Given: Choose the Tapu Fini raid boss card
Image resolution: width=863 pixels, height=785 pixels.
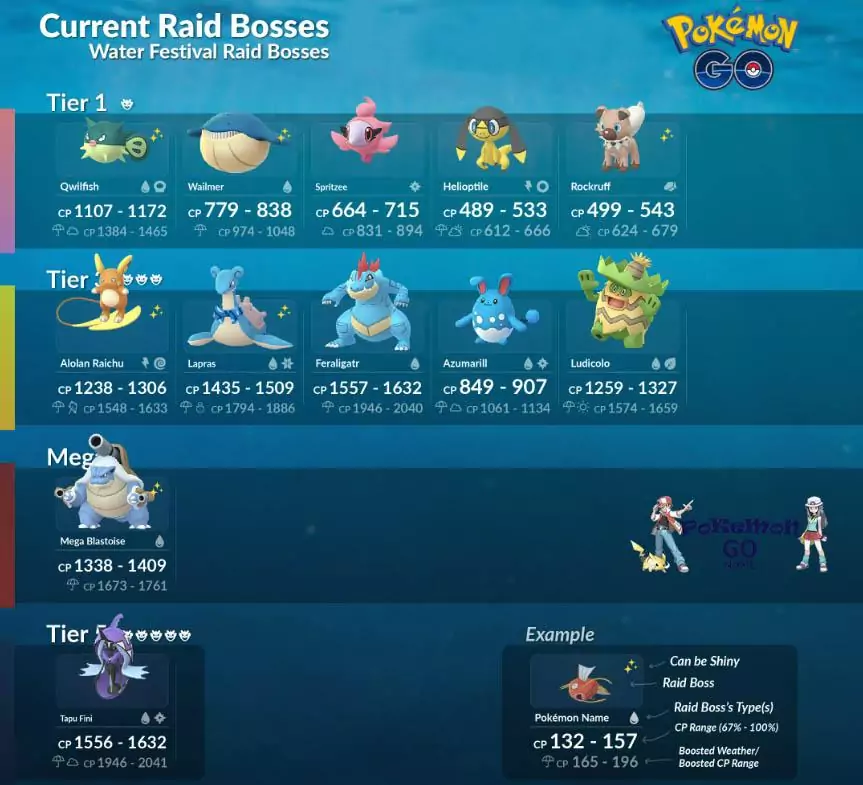Looking at the screenshot, I should tap(112, 710).
